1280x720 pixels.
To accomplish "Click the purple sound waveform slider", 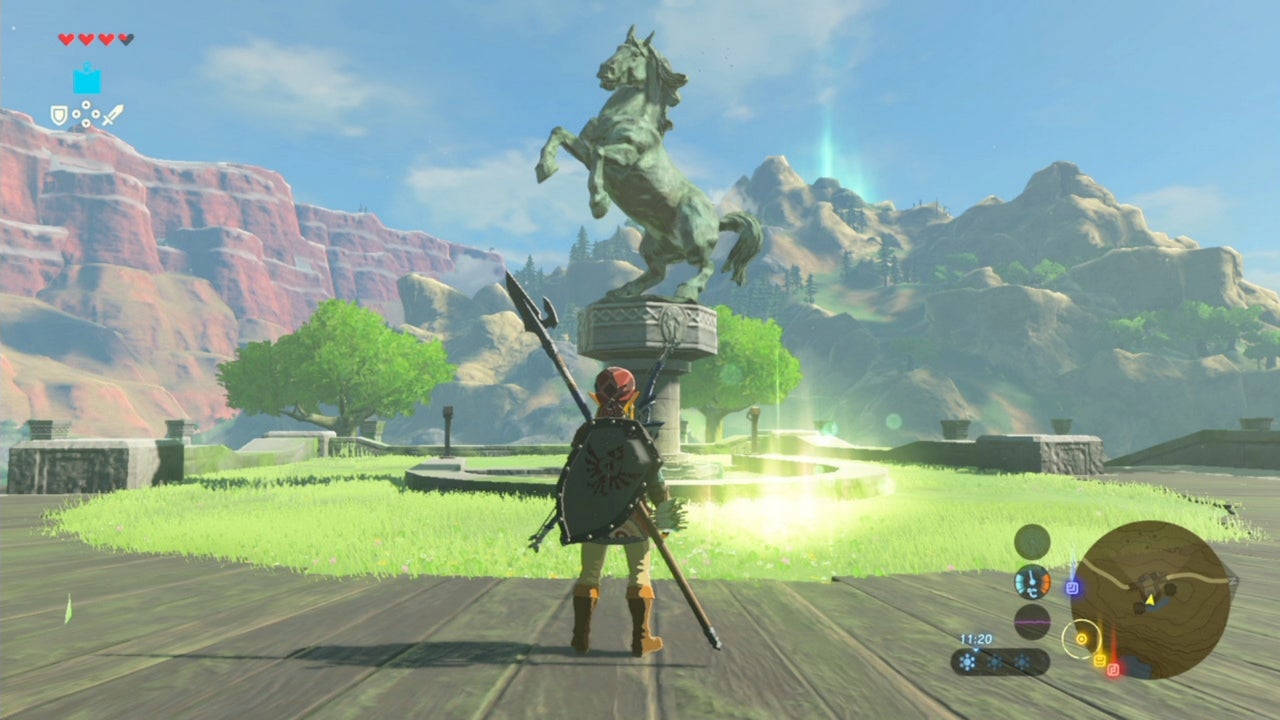I will coord(1032,621).
